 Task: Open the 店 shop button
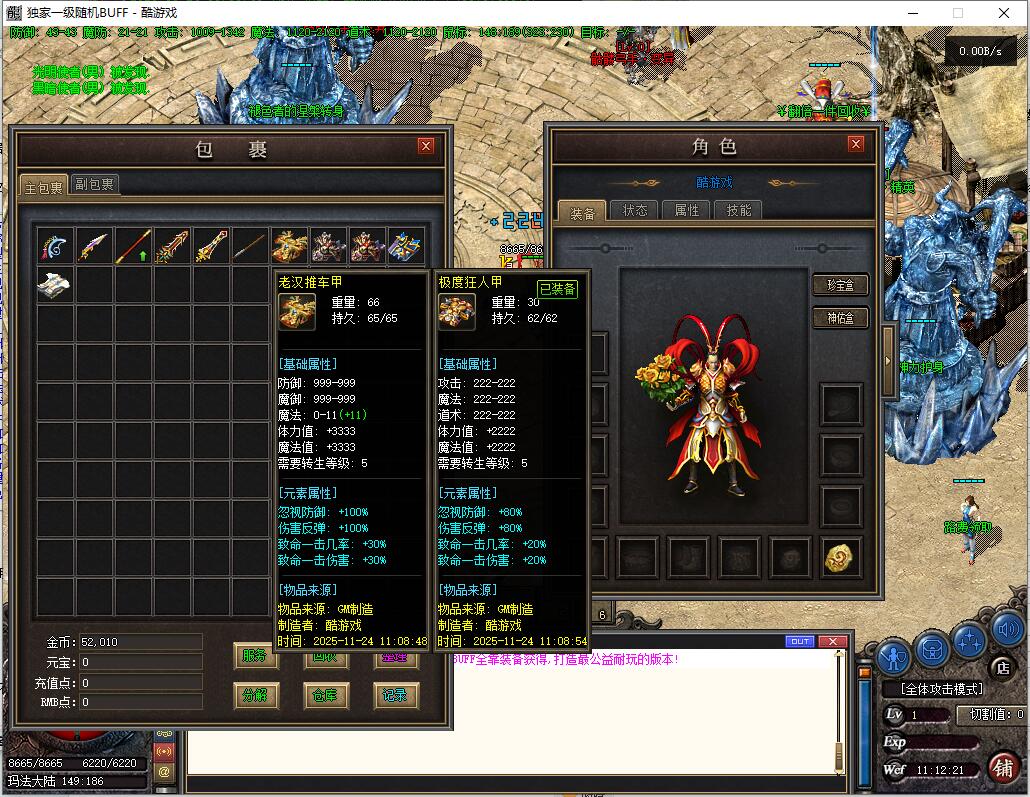click(1000, 666)
